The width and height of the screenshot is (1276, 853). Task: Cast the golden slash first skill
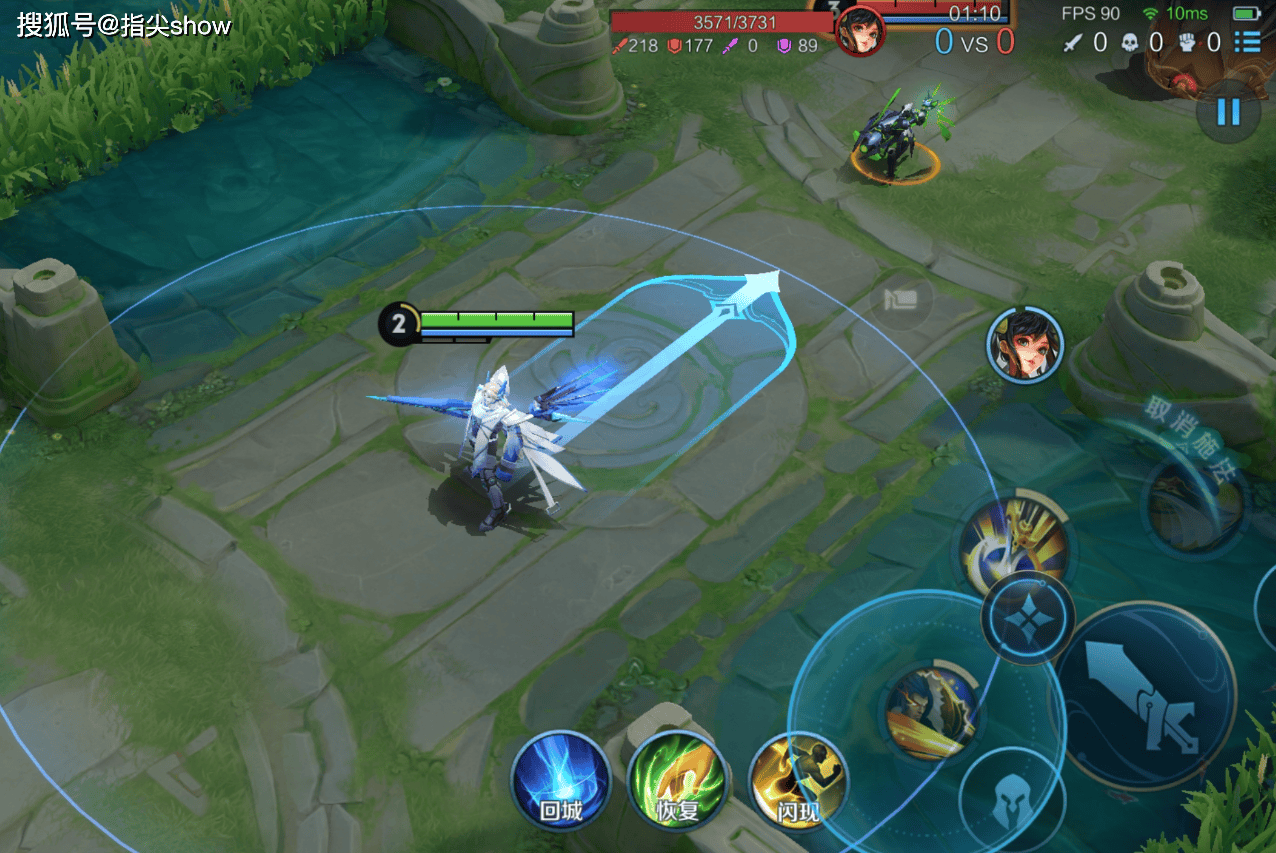pyautogui.click(x=930, y=712)
